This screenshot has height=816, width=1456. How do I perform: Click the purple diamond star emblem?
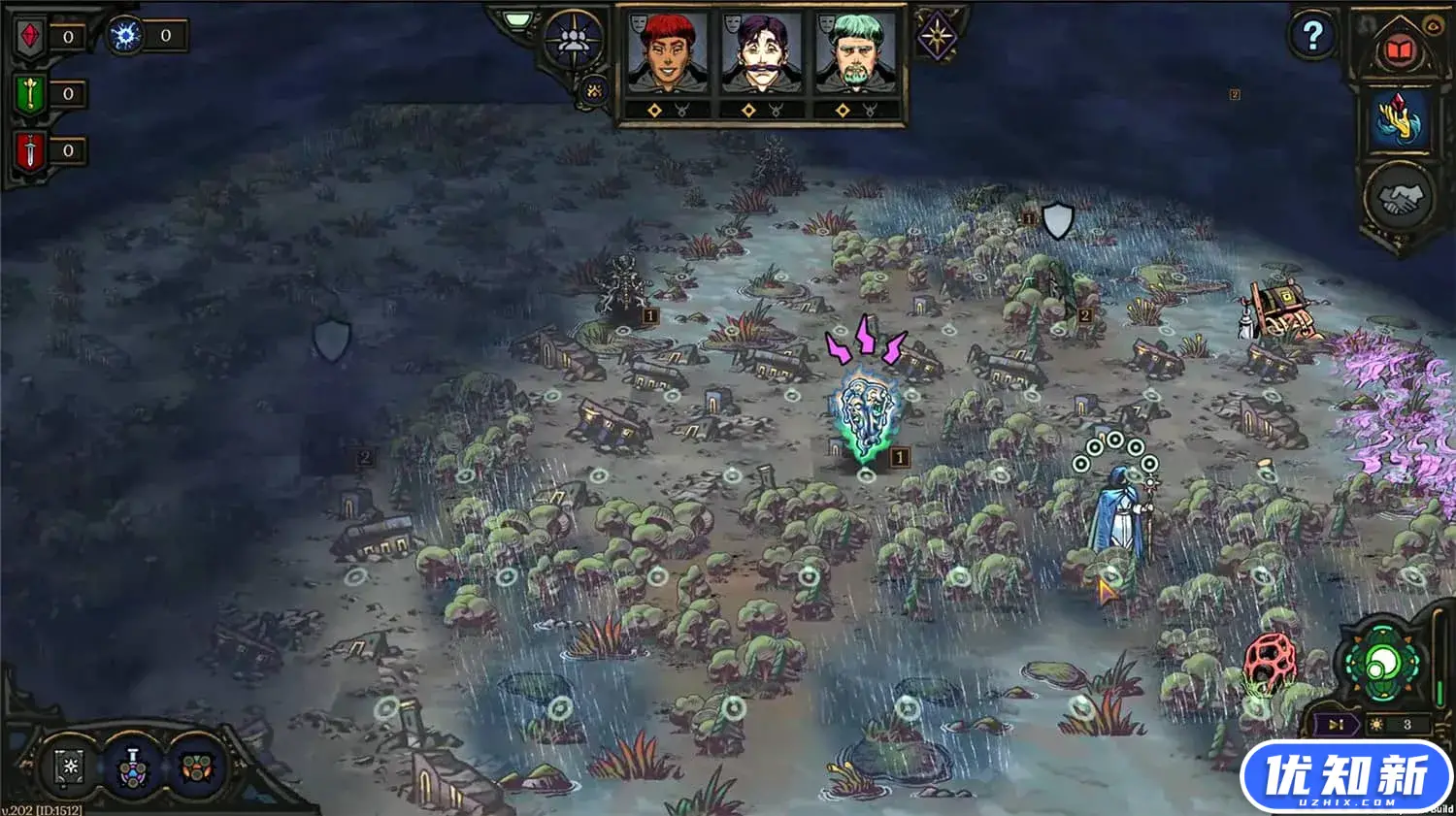coord(937,39)
